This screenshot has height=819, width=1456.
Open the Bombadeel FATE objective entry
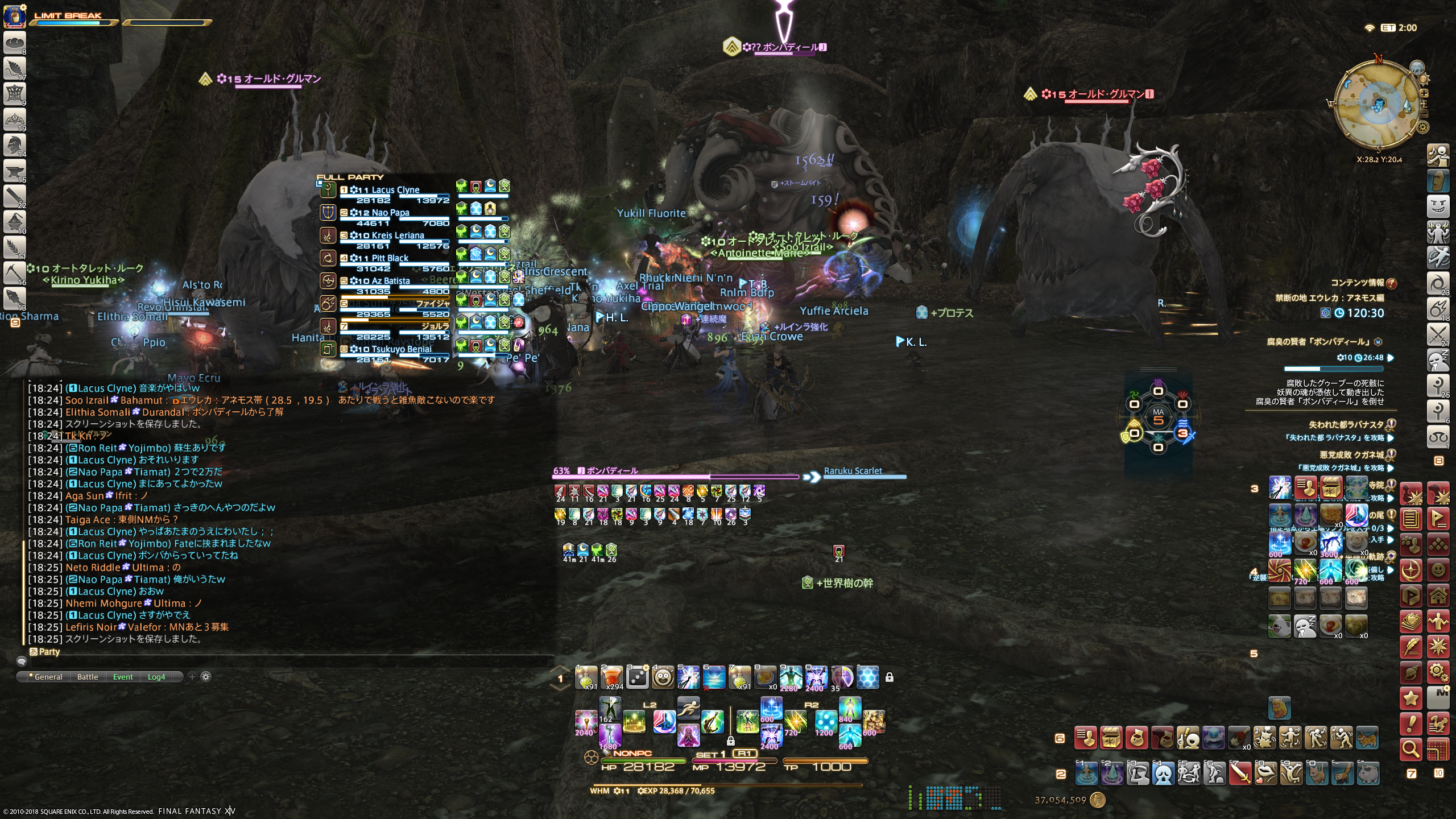pyautogui.click(x=1319, y=342)
